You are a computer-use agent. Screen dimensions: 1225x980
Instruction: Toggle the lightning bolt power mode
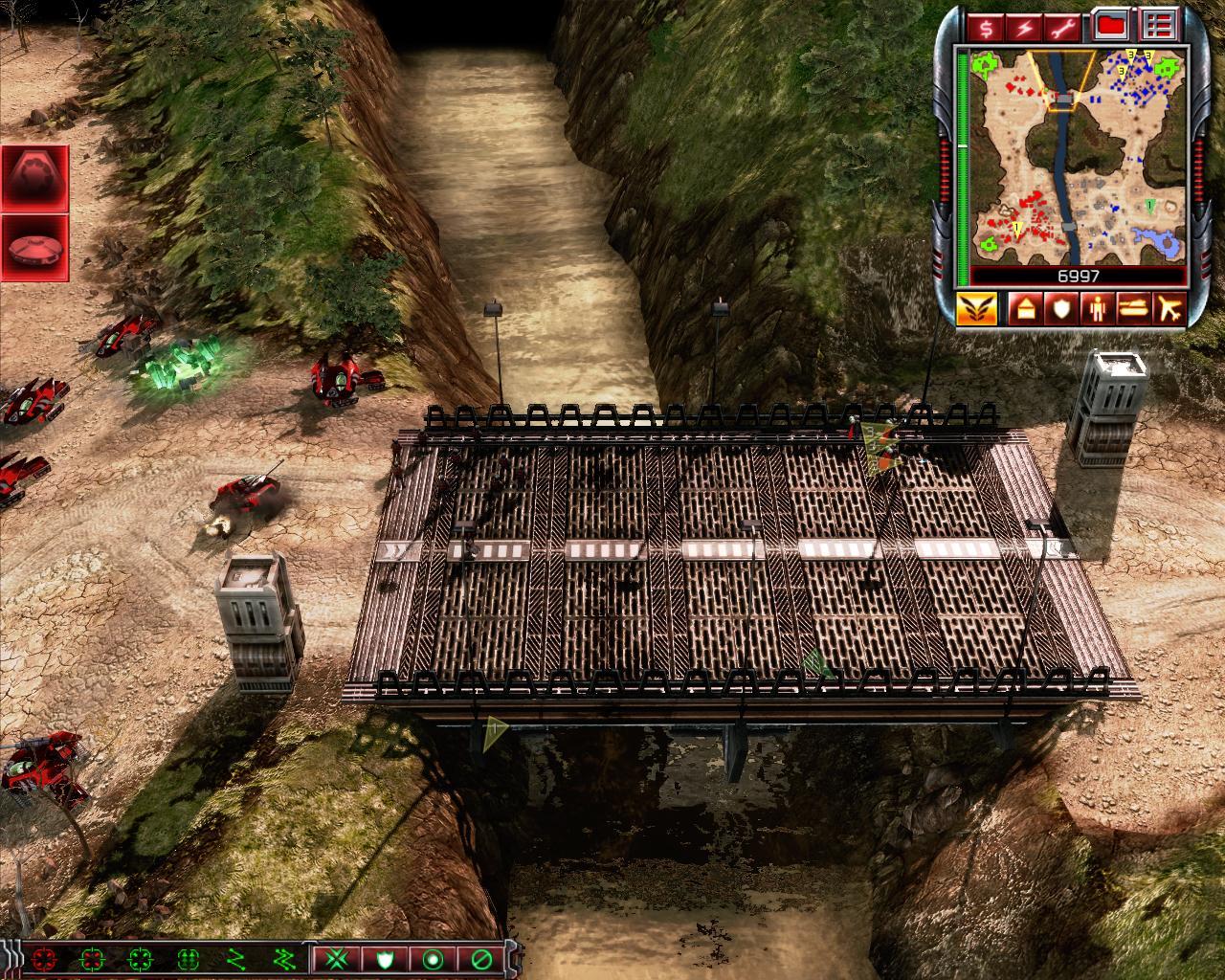(x=1023, y=27)
